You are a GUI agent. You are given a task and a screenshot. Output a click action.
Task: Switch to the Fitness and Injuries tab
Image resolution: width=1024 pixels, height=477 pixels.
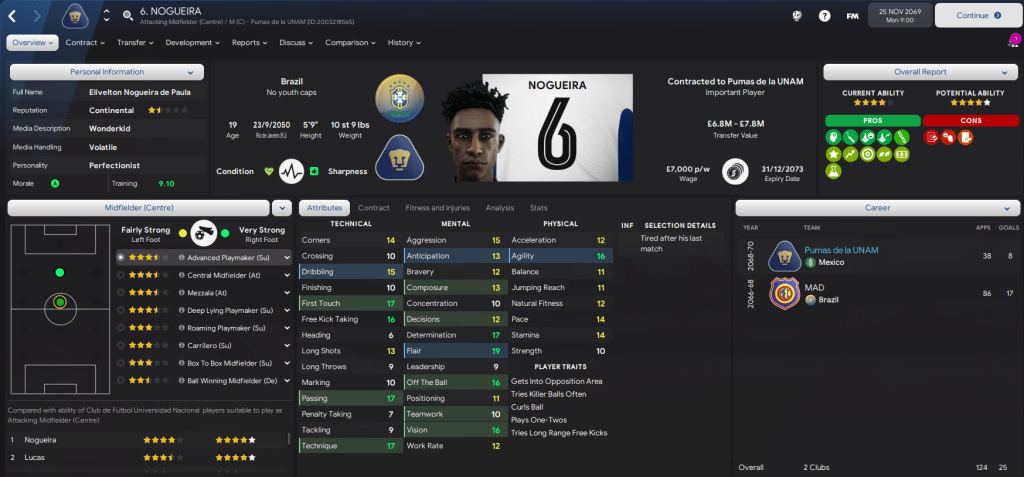click(x=437, y=208)
